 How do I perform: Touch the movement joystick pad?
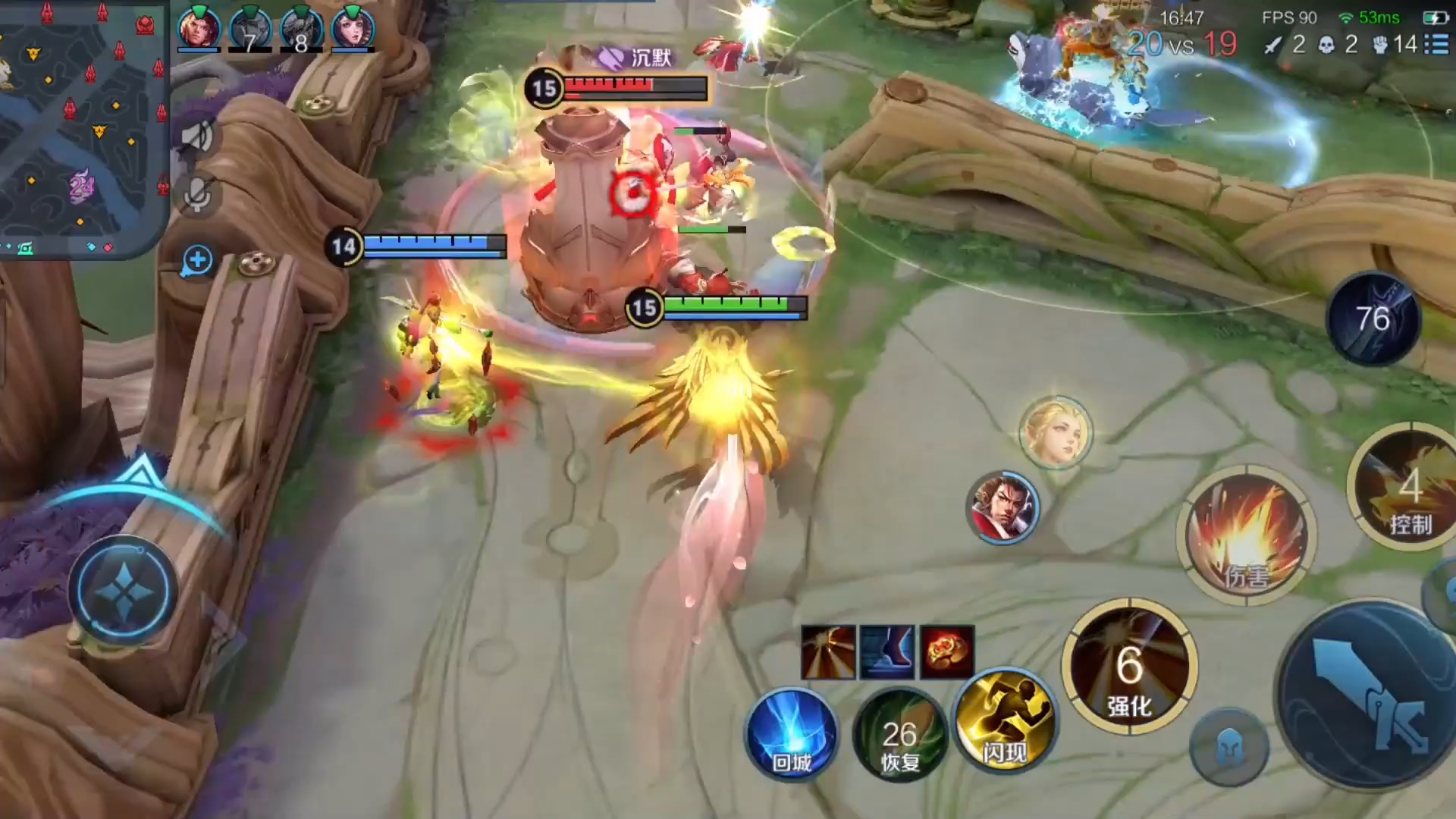pyautogui.click(x=123, y=591)
